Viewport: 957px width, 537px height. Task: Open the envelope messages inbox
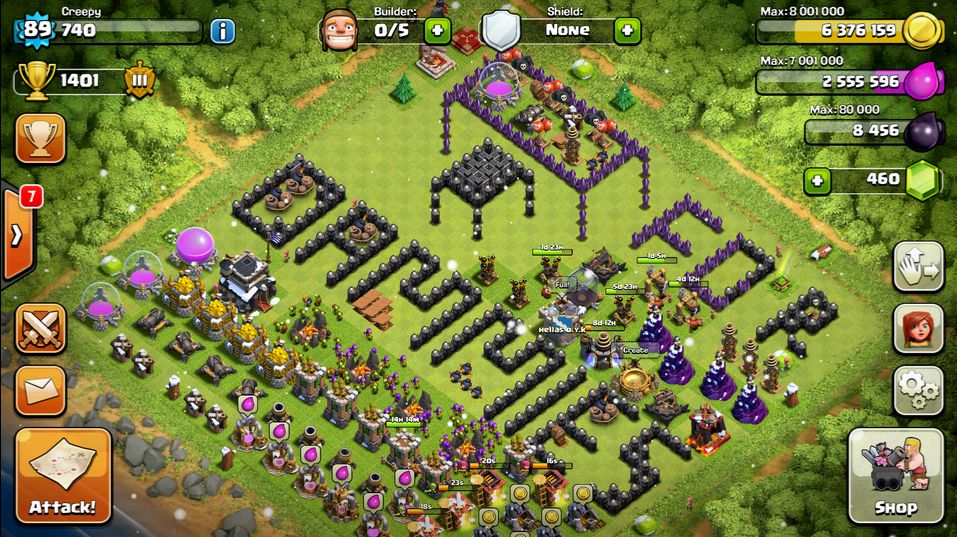coord(41,390)
